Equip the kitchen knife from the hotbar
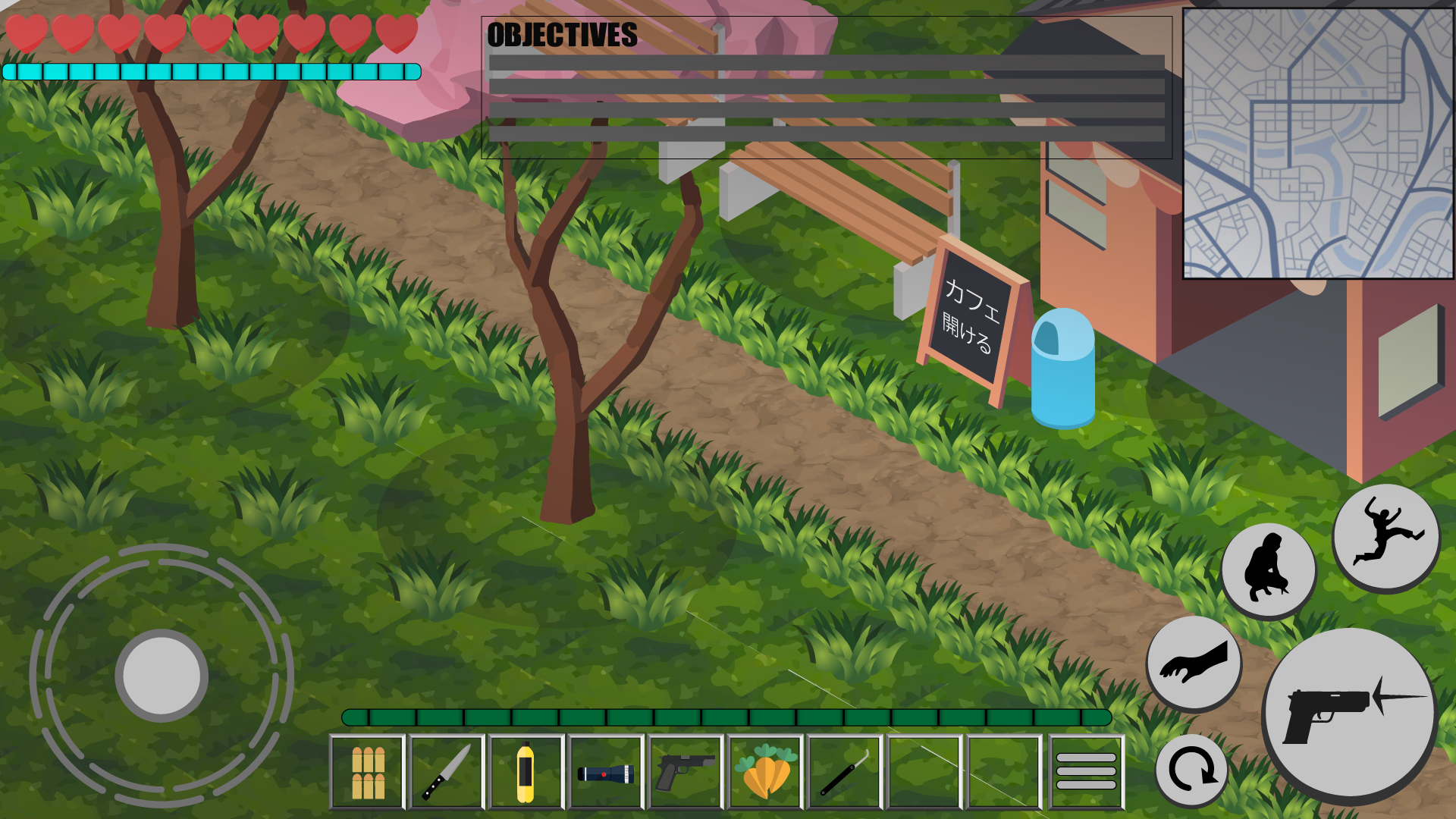This screenshot has height=819, width=1456. (447, 772)
